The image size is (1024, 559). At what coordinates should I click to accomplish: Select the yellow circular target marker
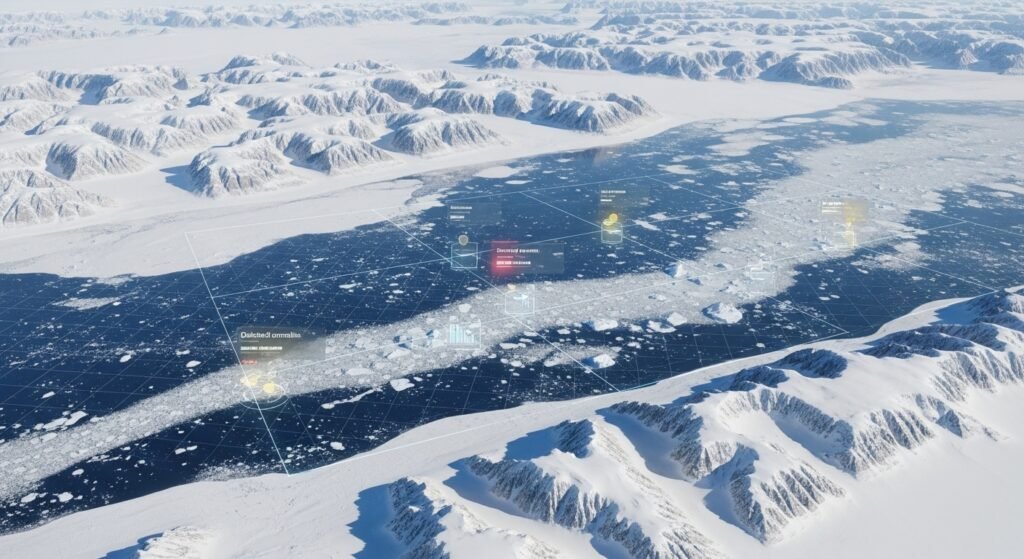tap(262, 386)
